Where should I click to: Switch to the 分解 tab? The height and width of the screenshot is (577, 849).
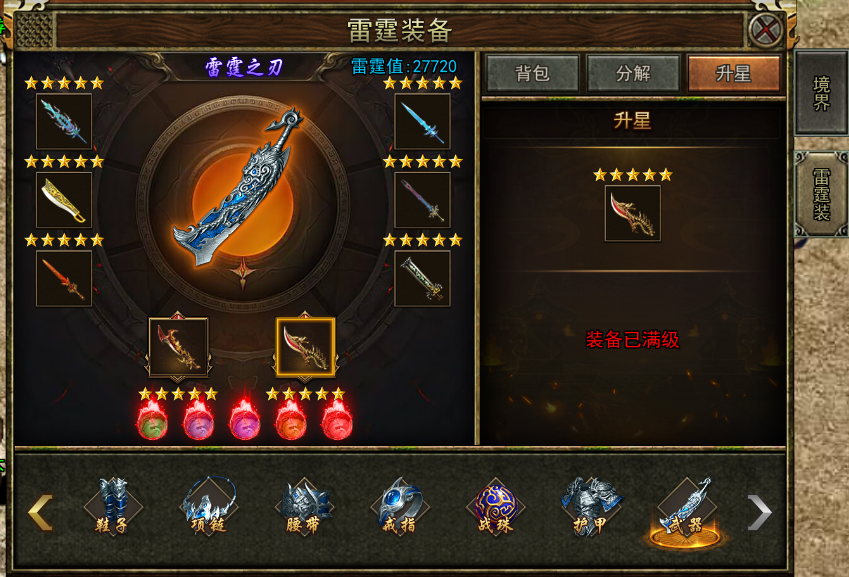633,74
